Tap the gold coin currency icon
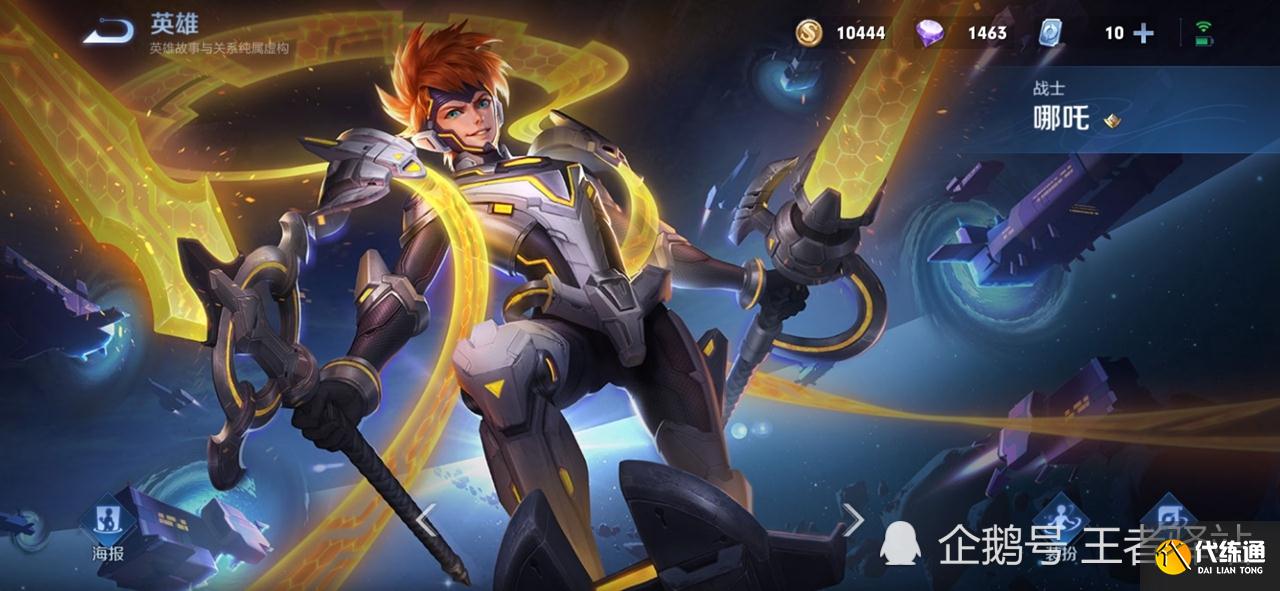 pyautogui.click(x=809, y=33)
